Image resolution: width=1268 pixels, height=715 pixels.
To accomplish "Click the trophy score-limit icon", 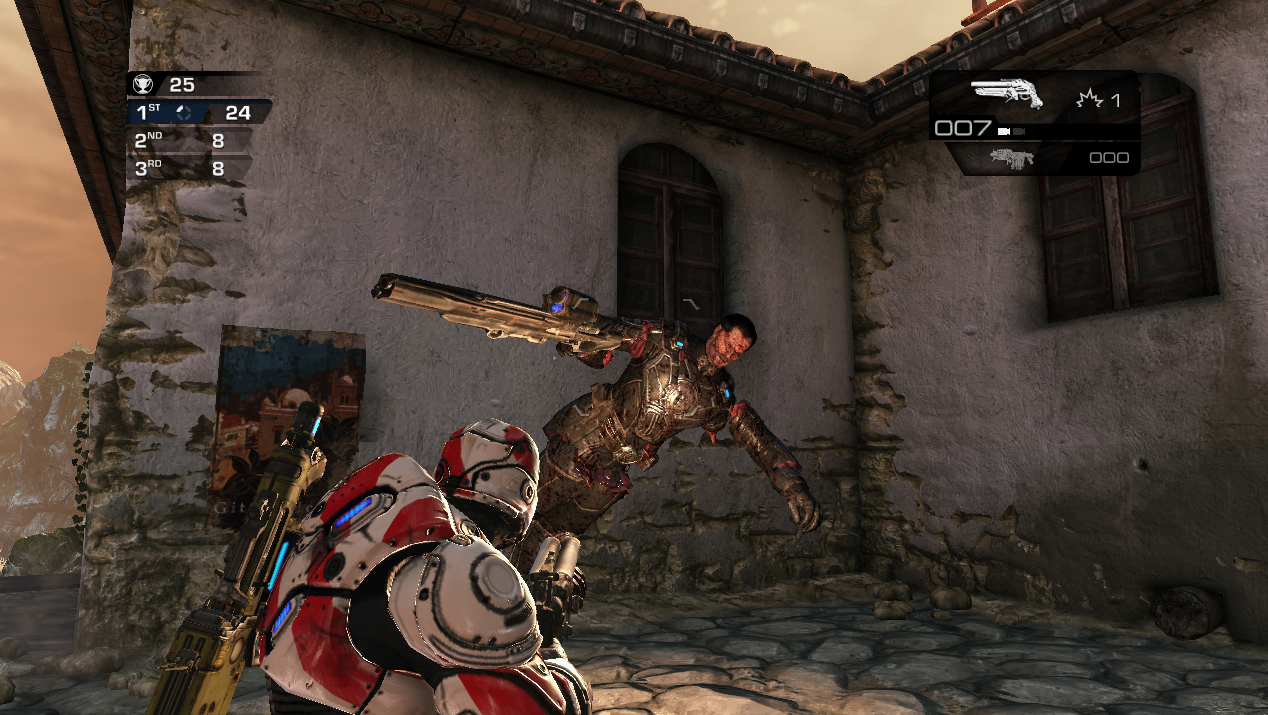I will [x=142, y=85].
